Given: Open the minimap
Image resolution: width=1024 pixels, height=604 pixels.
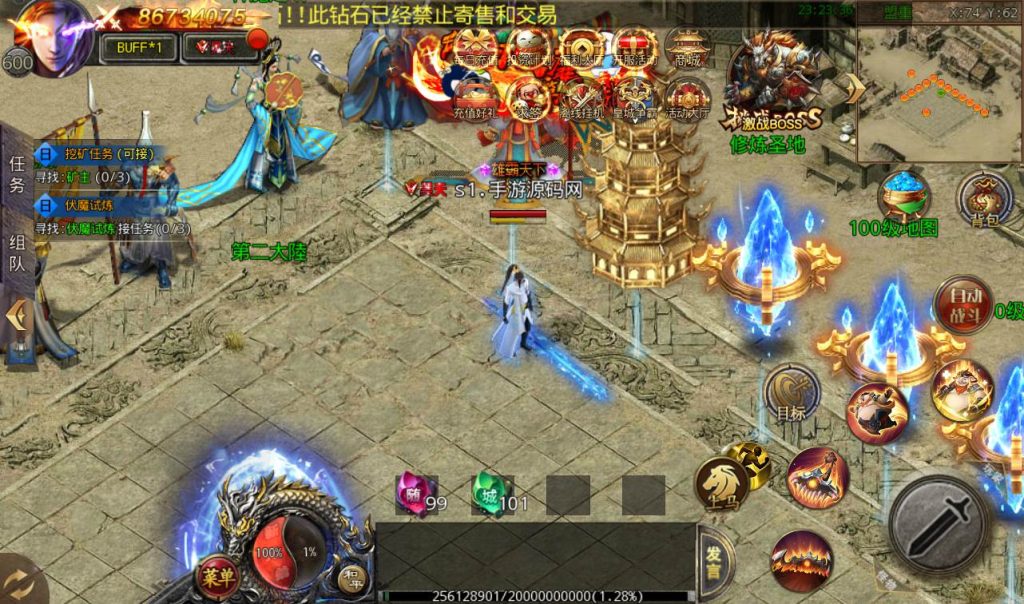Looking at the screenshot, I should click(937, 82).
